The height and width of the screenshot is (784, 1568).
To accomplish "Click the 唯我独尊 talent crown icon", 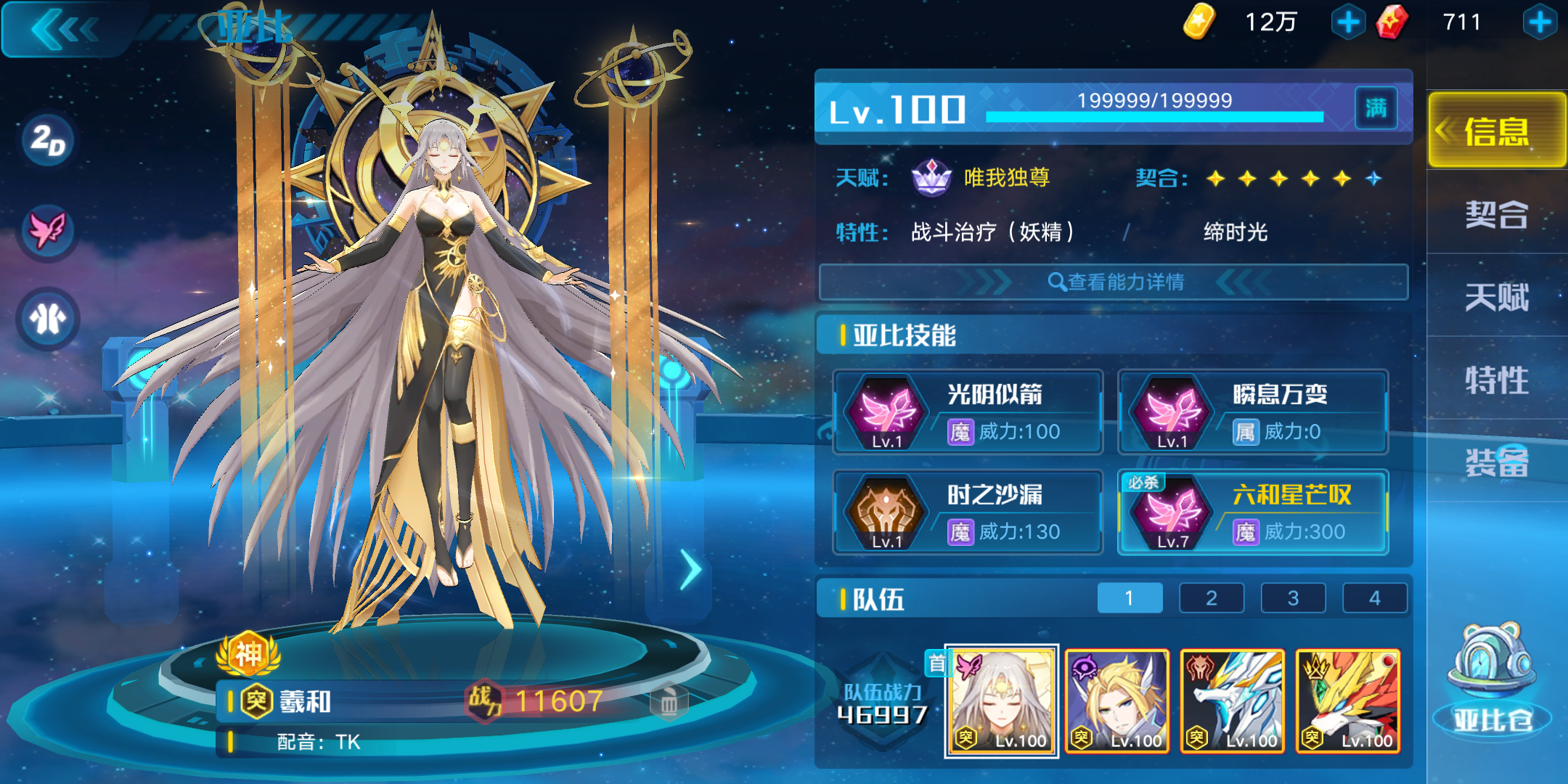I will pos(933,176).
